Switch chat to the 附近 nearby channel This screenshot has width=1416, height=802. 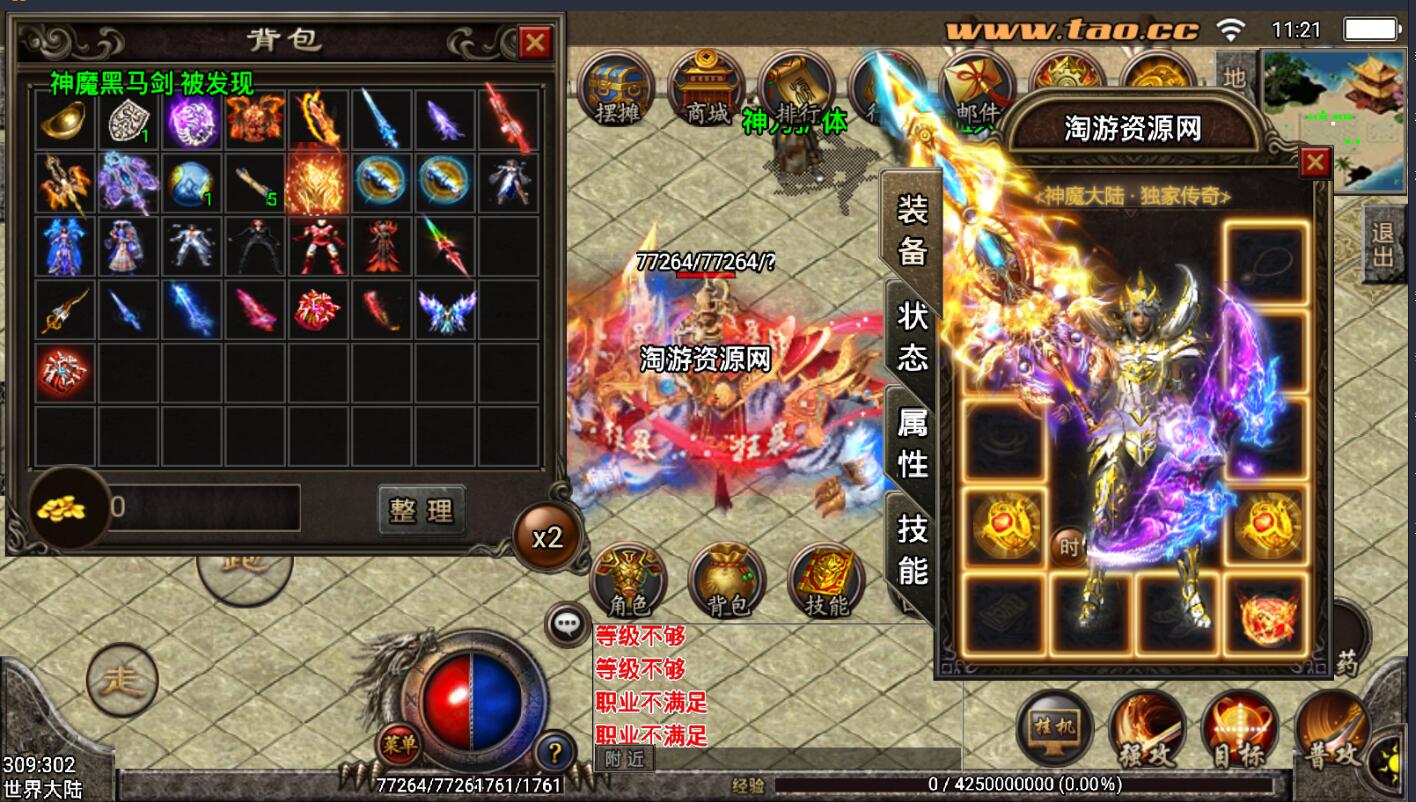coord(624,759)
